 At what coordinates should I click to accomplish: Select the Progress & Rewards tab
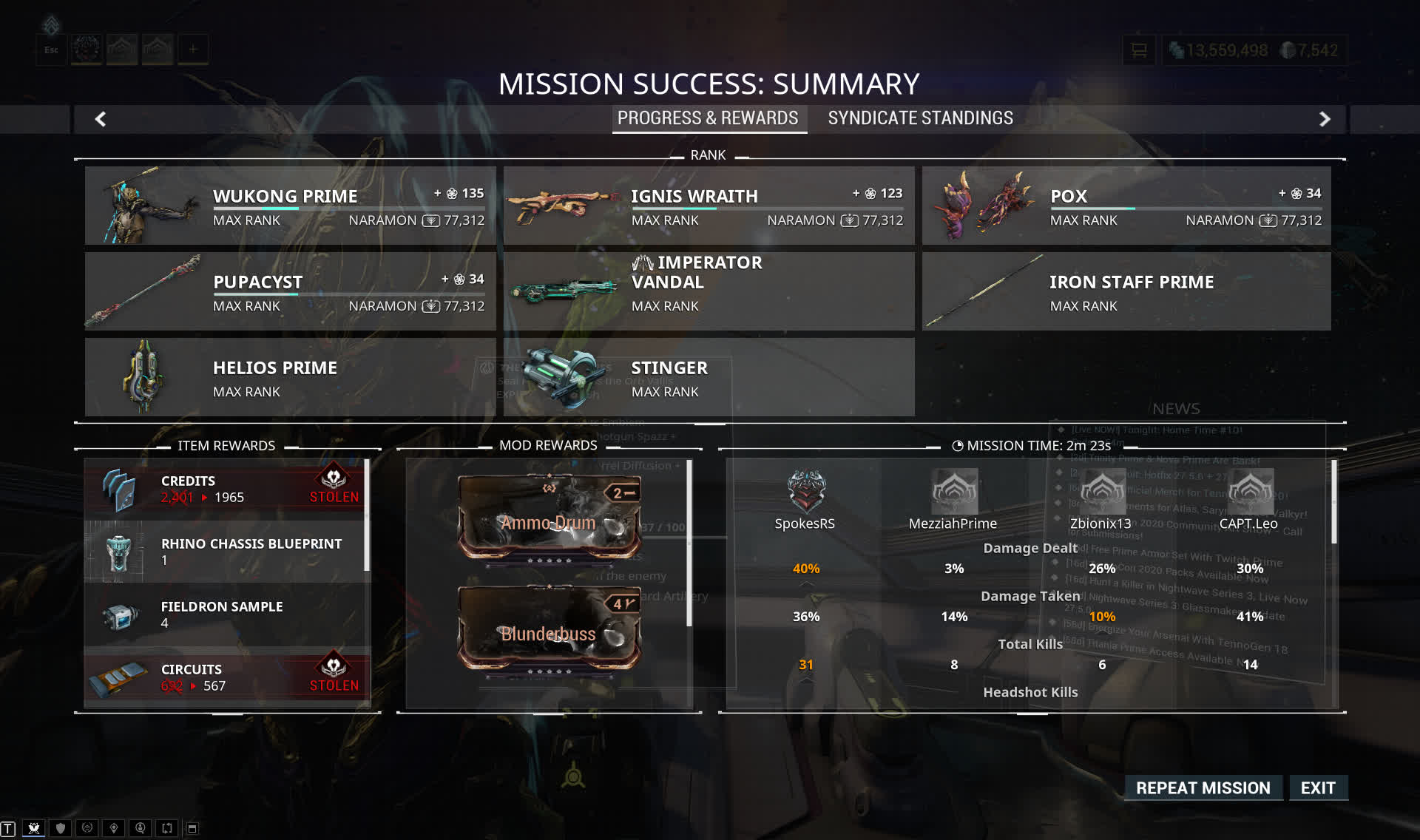tap(708, 118)
